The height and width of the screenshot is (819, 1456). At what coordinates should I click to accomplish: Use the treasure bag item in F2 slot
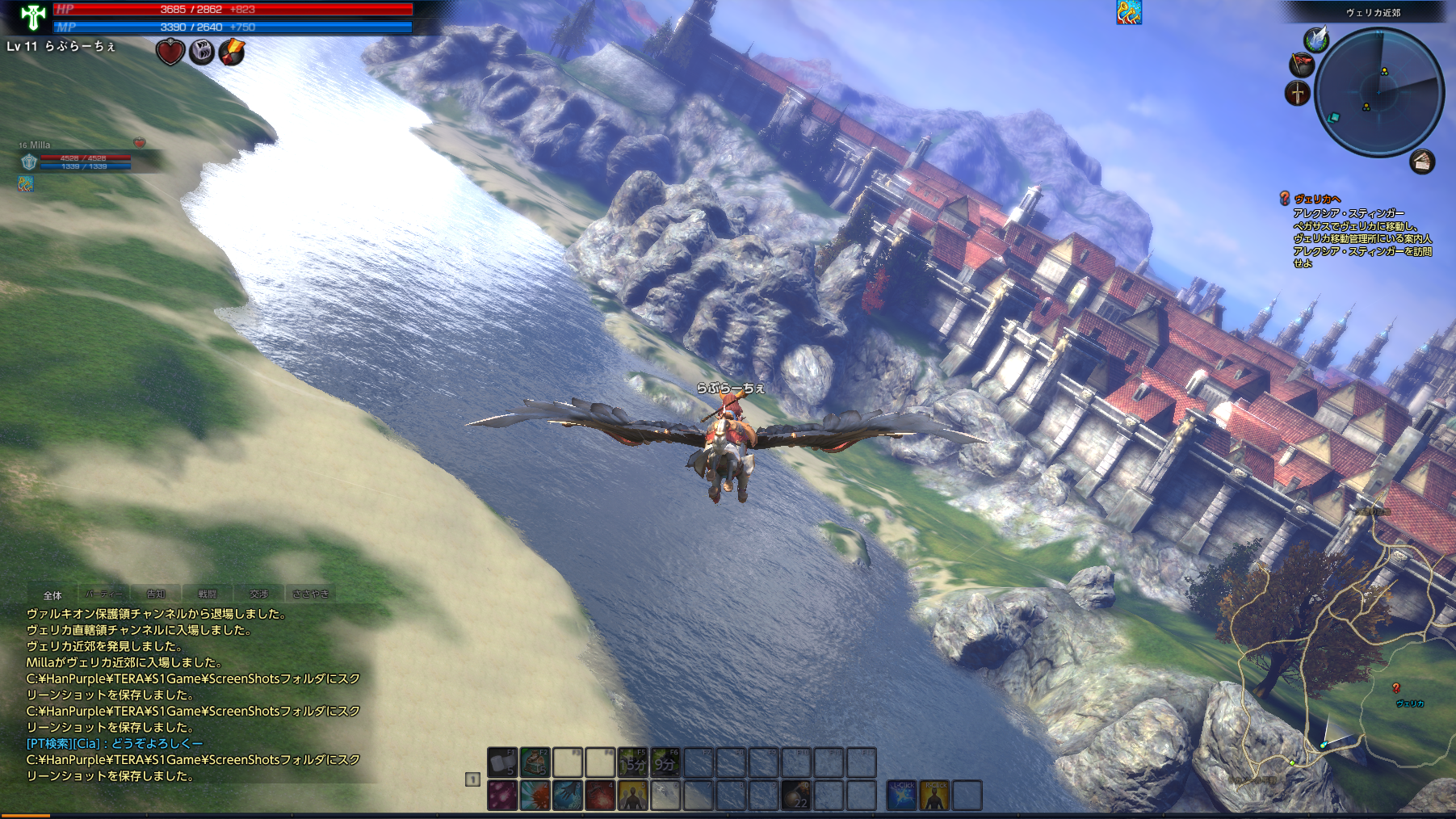pyautogui.click(x=535, y=762)
